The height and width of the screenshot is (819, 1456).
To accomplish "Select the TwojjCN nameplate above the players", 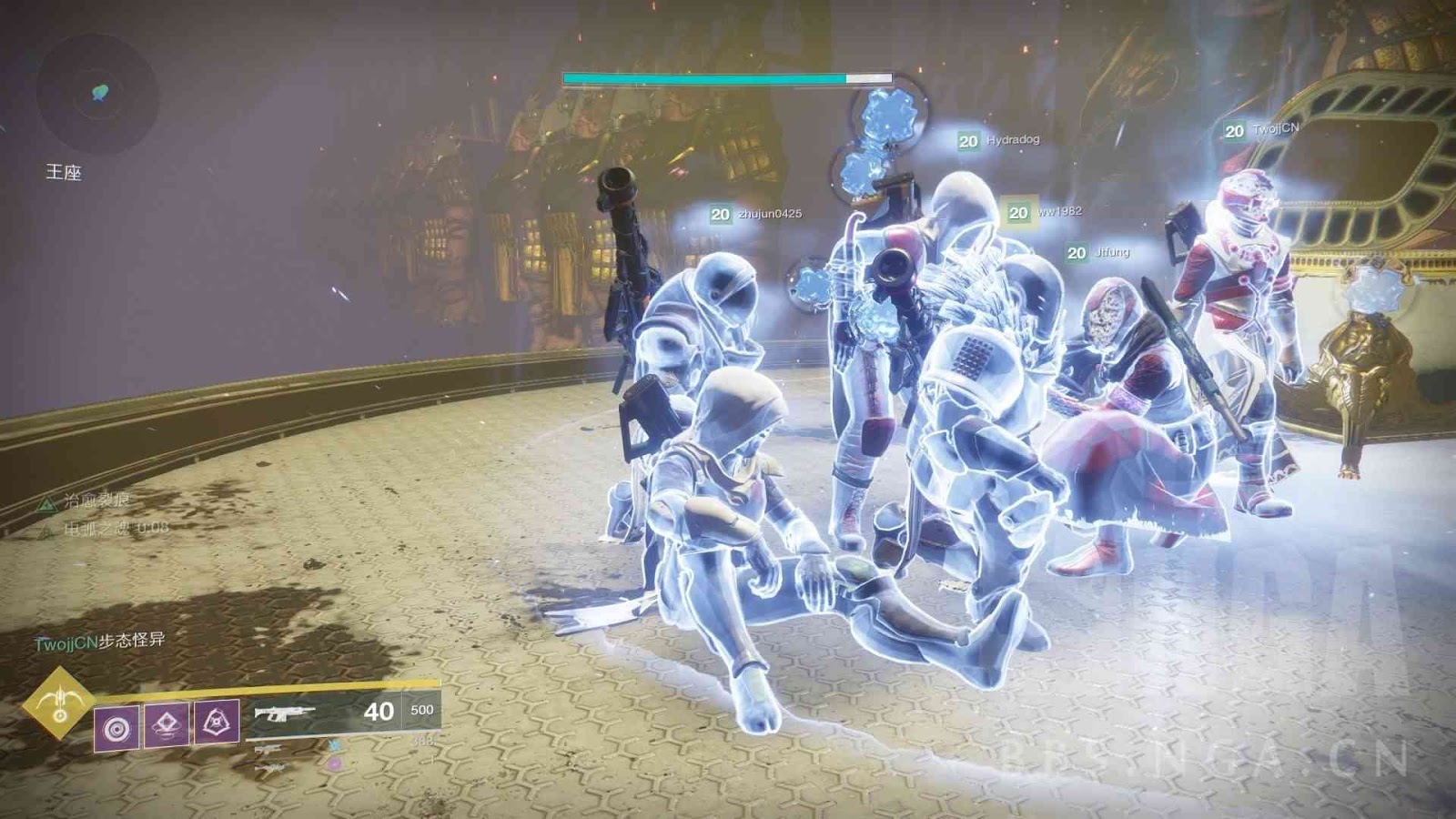I will pos(1262,130).
